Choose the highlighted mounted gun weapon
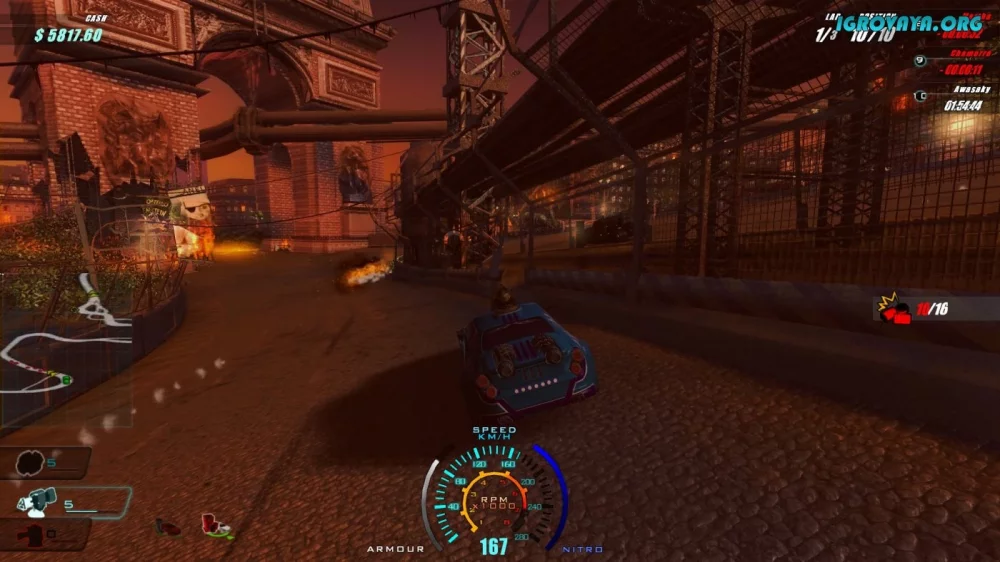Image resolution: width=1000 pixels, height=562 pixels. 42,500
